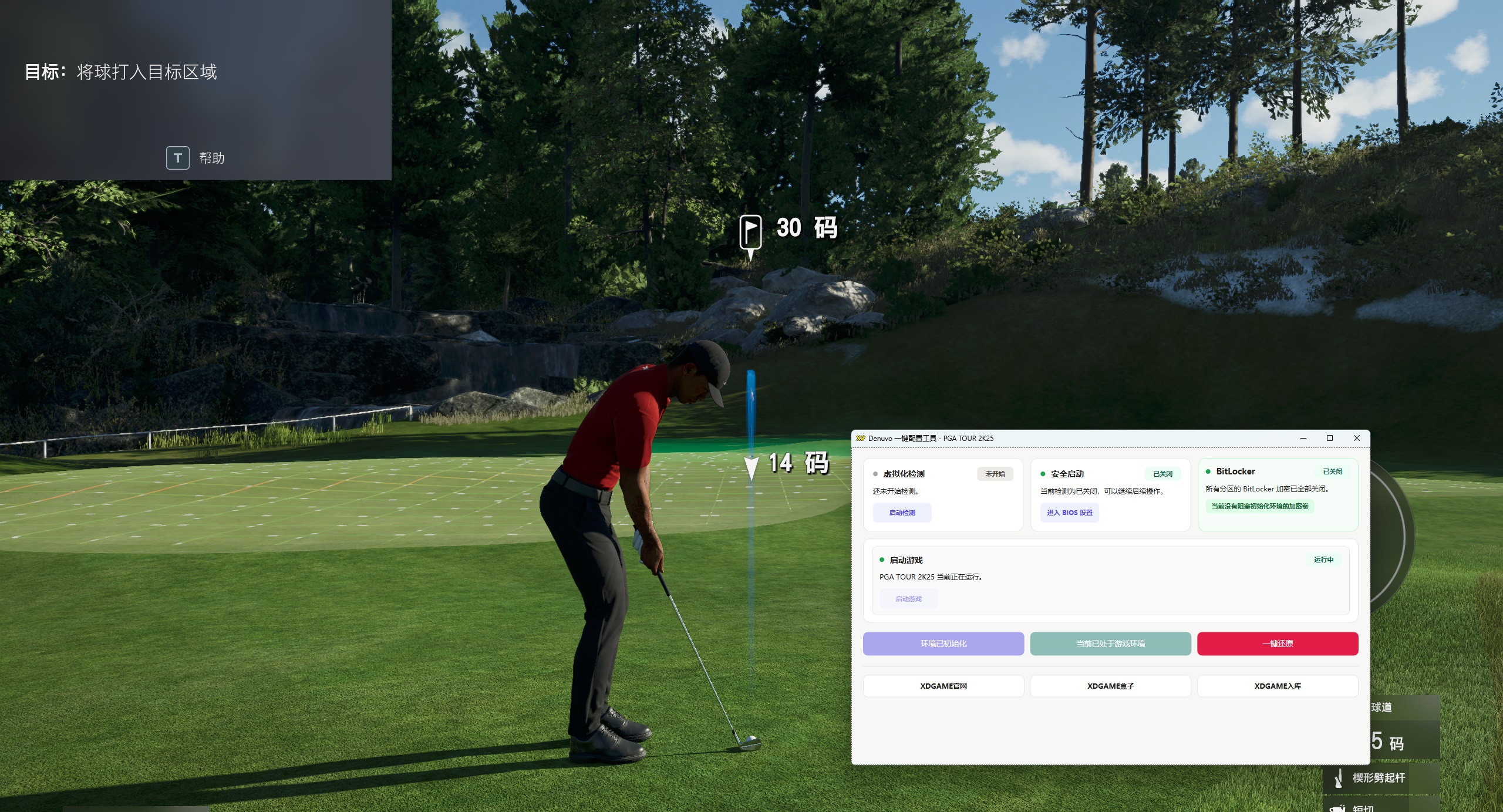
Task: Click the green status dot beside 安全启动
Action: (1043, 474)
